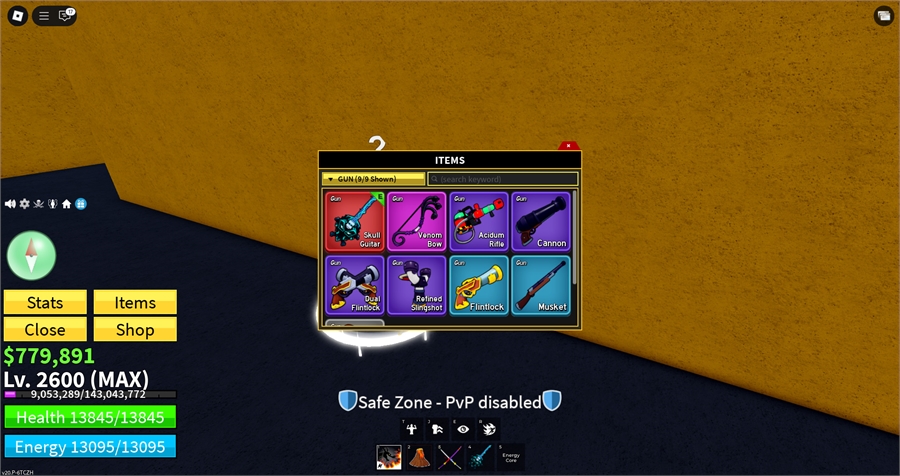Open the Shop menu
900x476 pixels.
[x=135, y=329]
